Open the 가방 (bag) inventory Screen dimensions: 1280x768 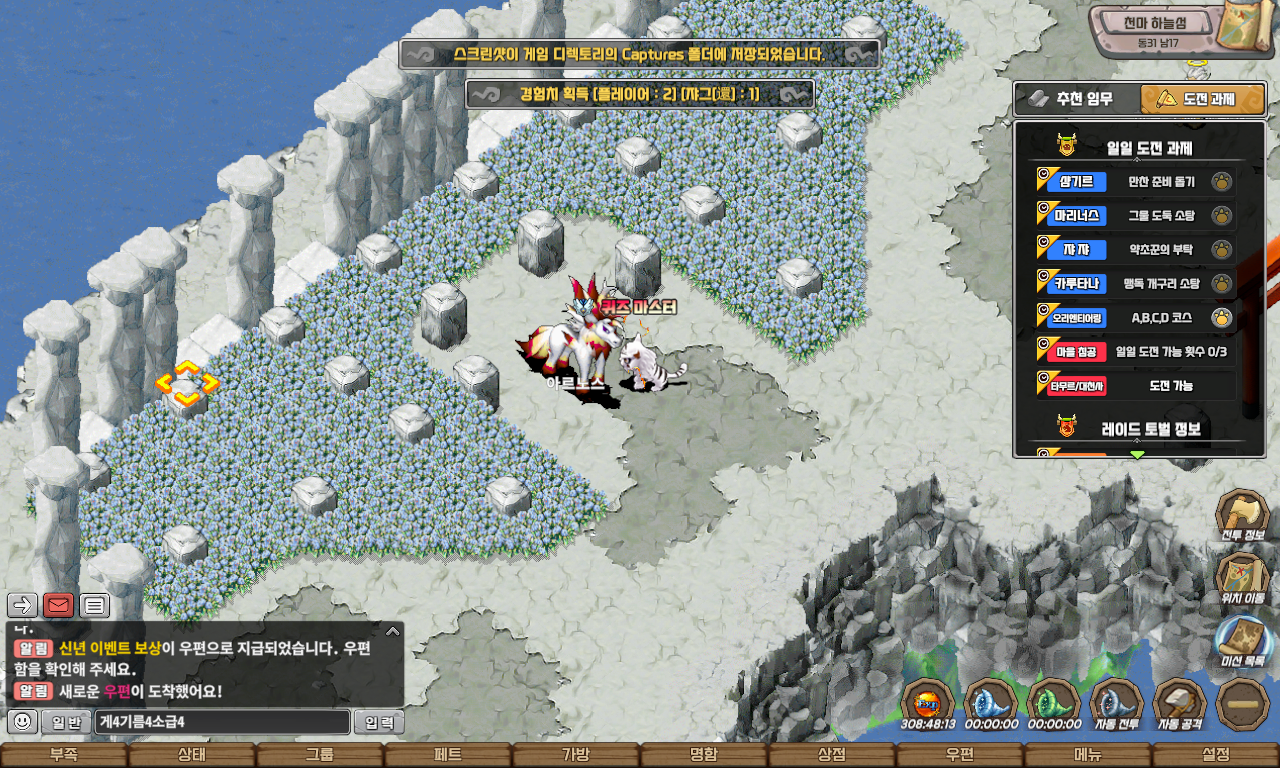[575, 755]
